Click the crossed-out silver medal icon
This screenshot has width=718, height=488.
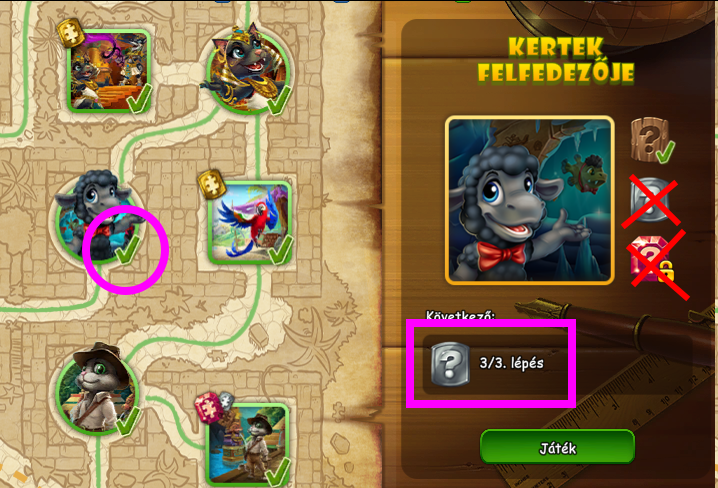click(650, 199)
